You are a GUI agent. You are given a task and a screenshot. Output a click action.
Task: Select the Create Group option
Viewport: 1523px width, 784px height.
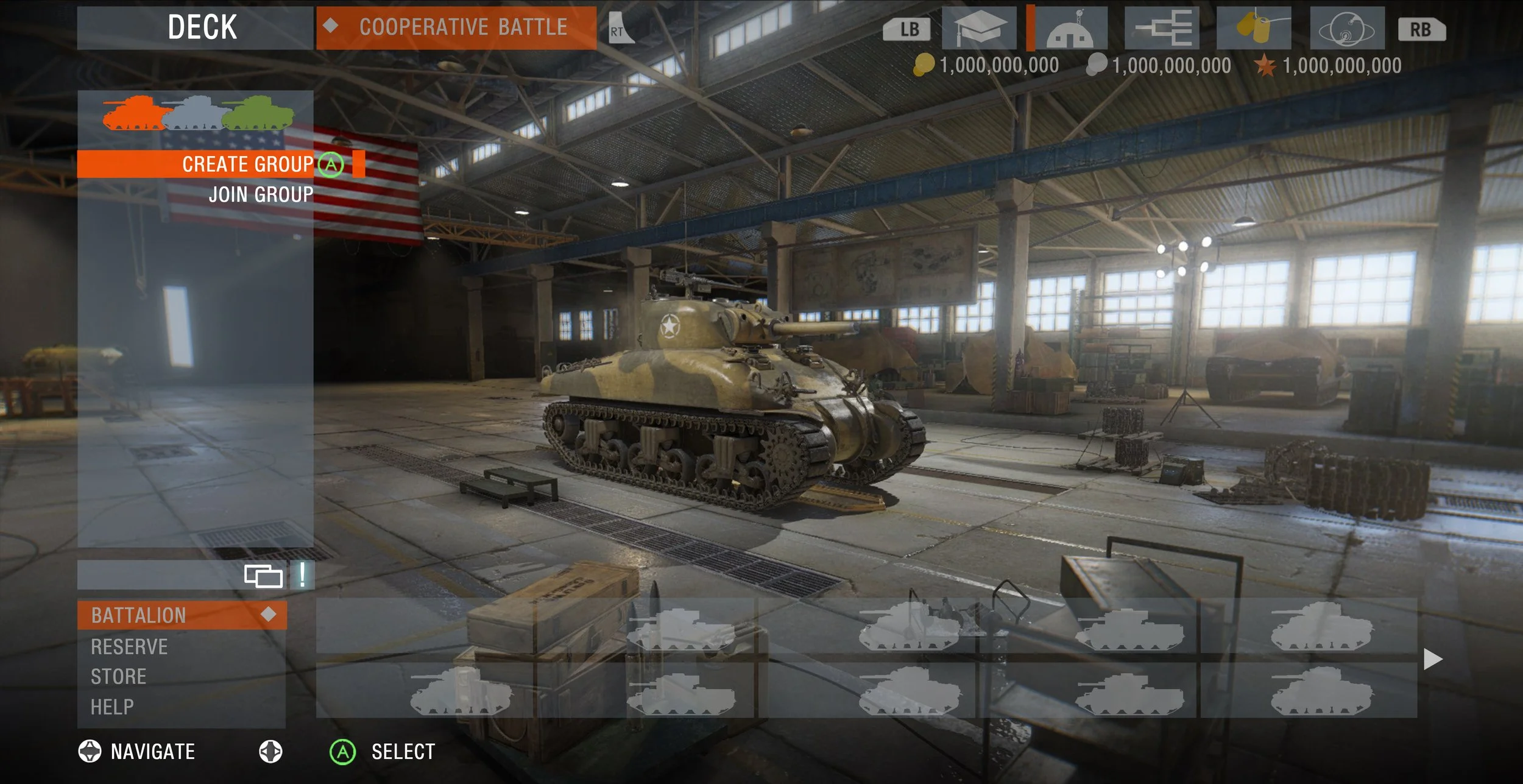(x=247, y=164)
